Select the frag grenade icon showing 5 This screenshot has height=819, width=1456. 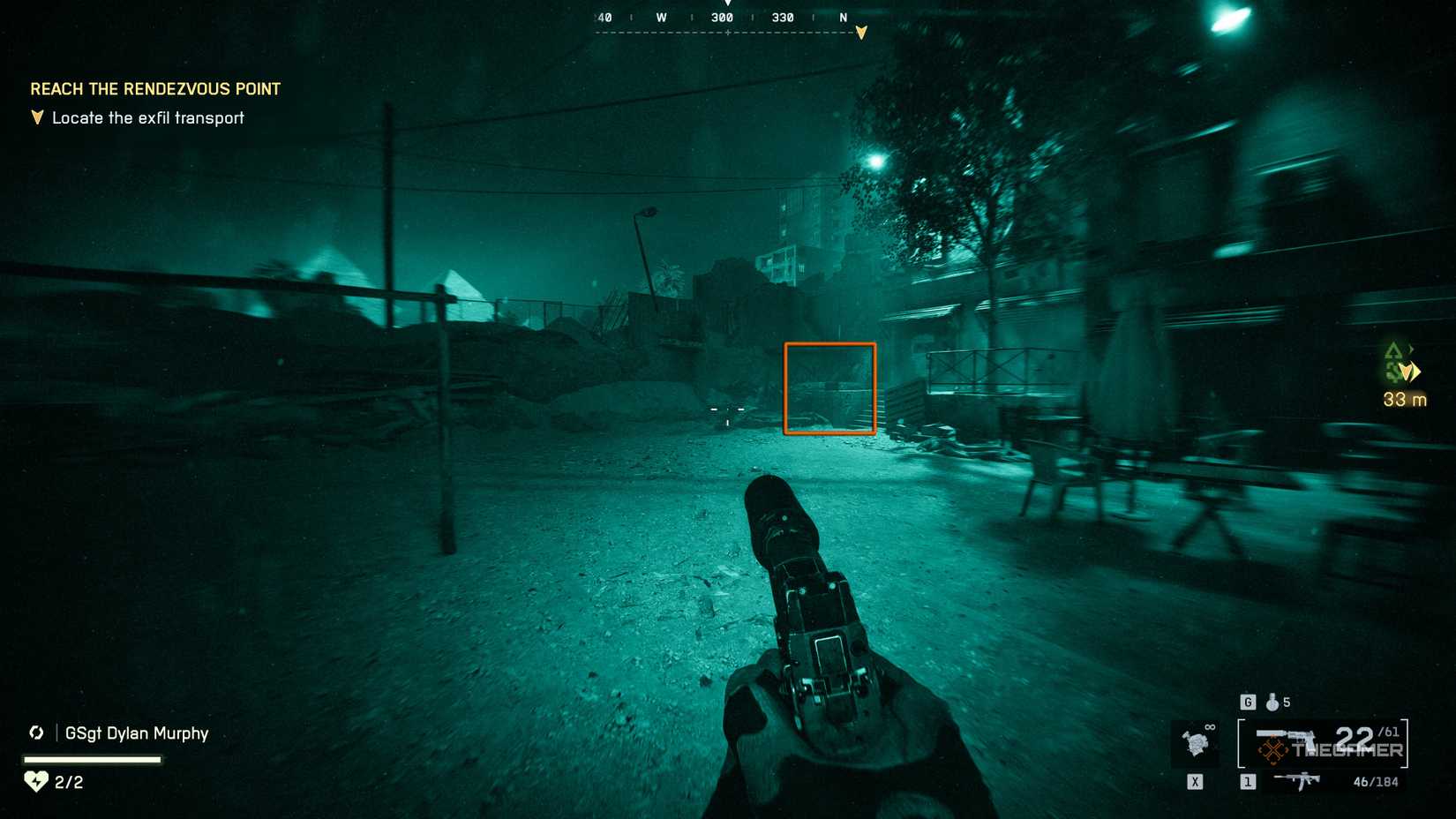click(x=1271, y=703)
